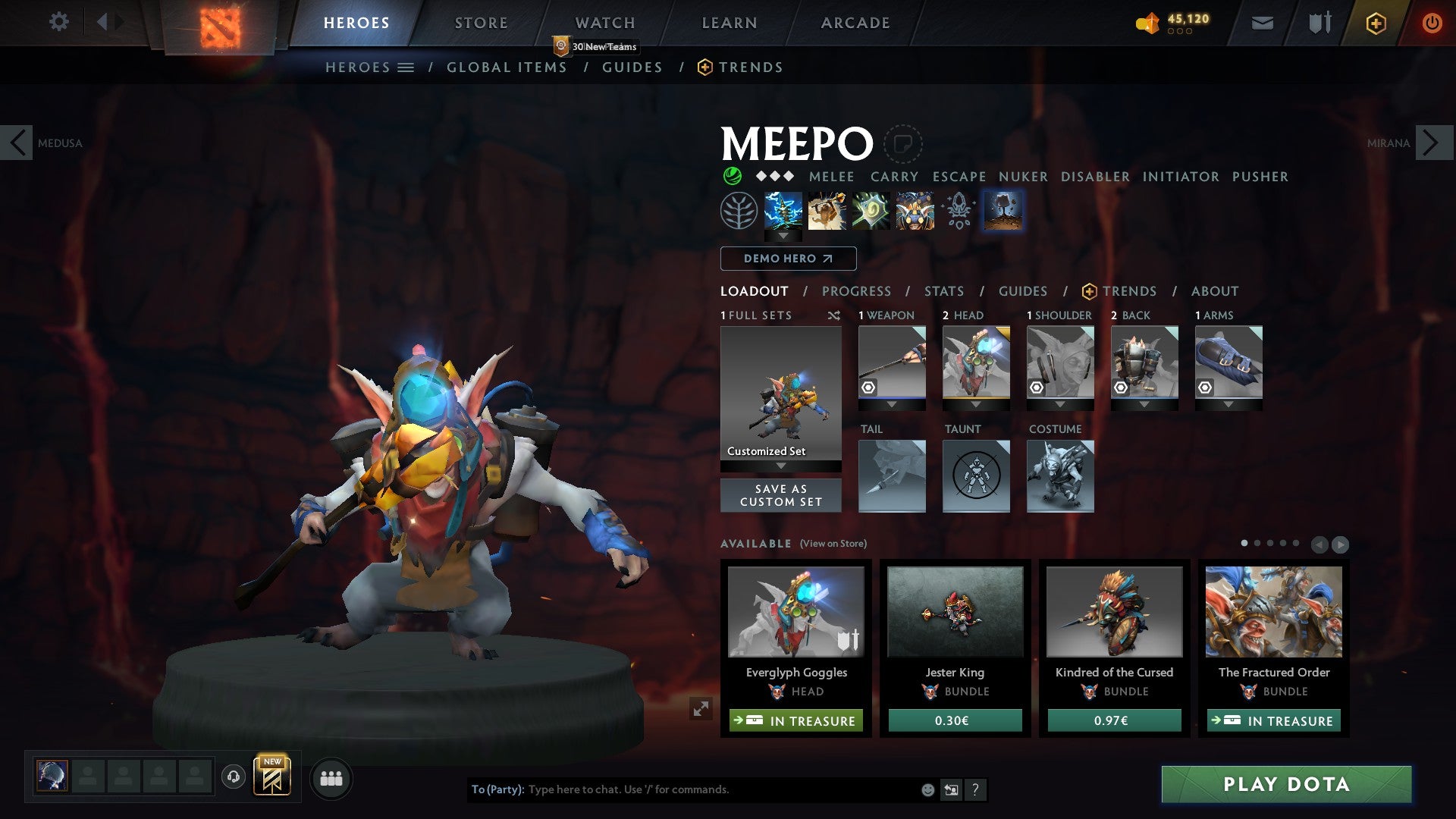The height and width of the screenshot is (819, 1456).
Task: Toggle voice chat with the headset icon
Action: click(233, 778)
